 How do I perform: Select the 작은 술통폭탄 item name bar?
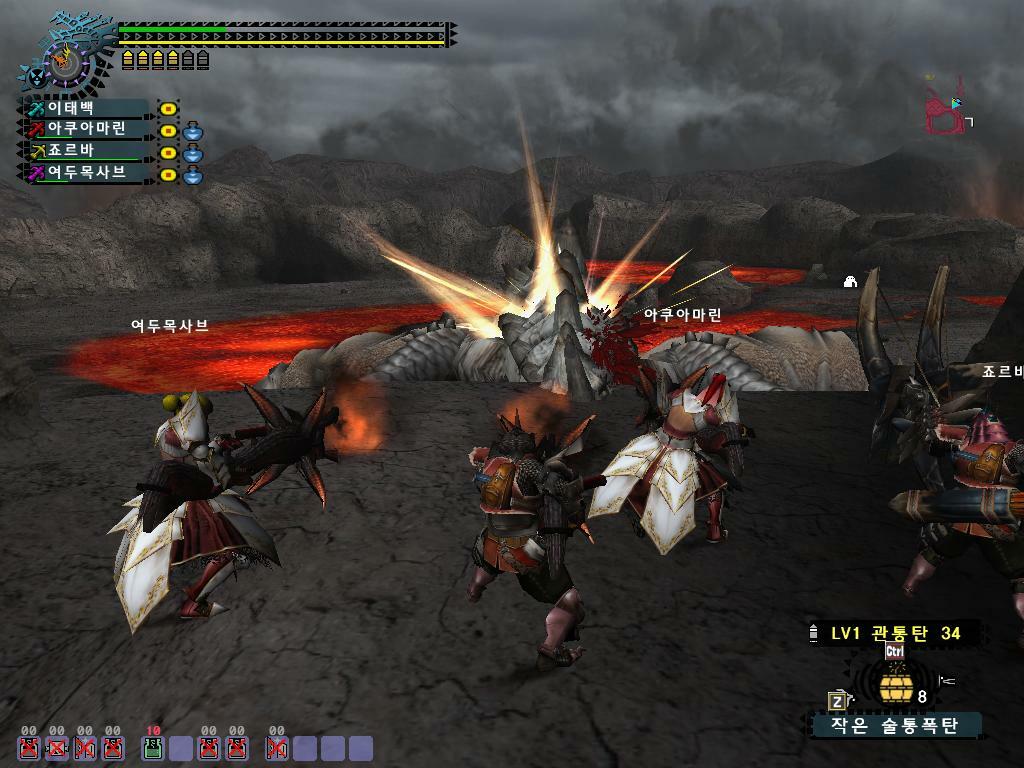895,725
